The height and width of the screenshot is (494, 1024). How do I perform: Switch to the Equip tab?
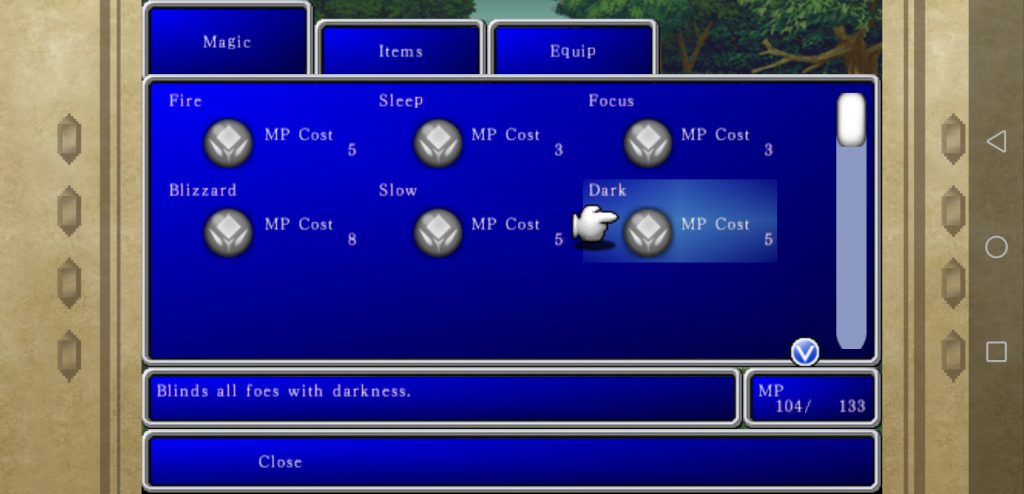572,50
